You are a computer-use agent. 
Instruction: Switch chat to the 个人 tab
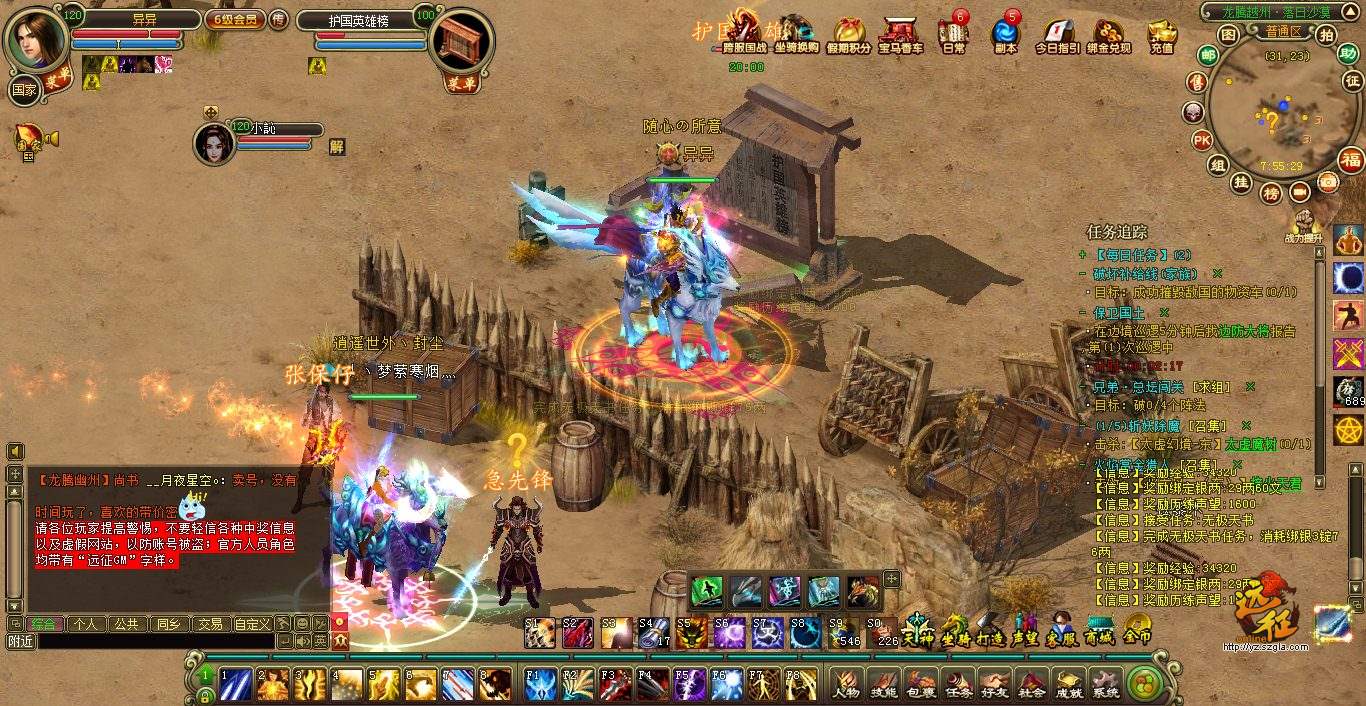(85, 624)
